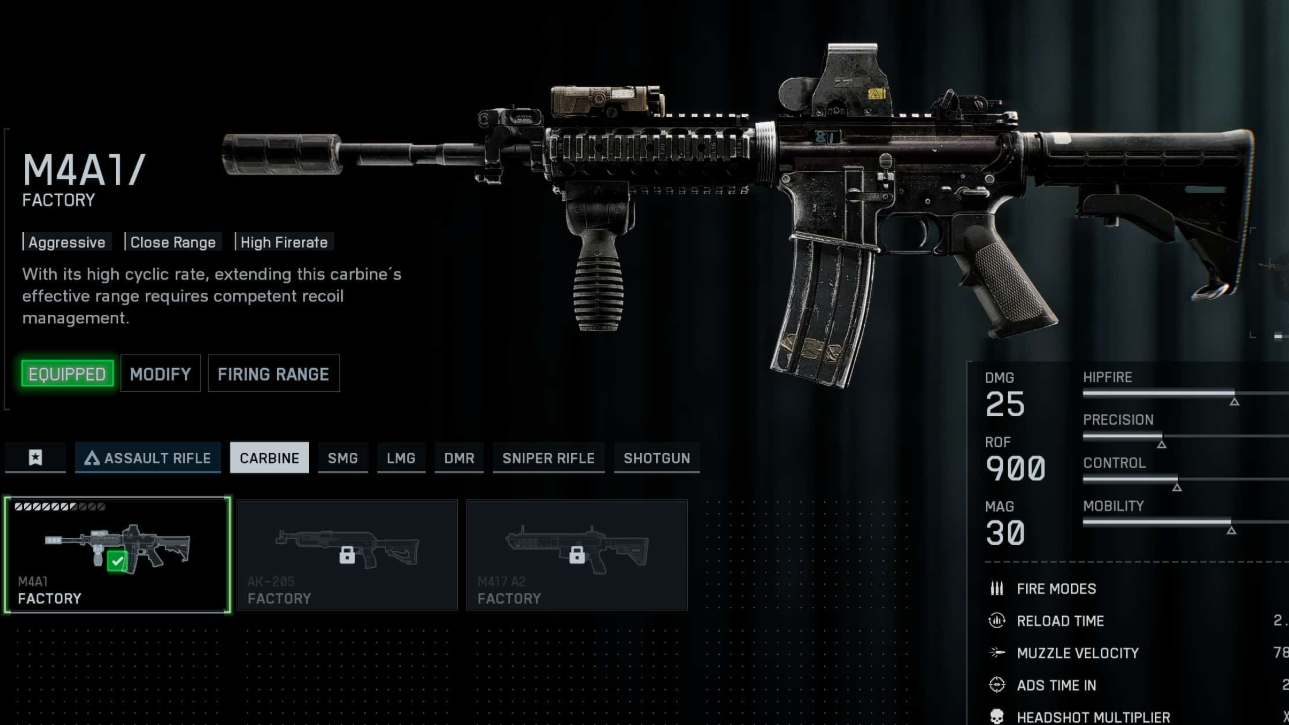The height and width of the screenshot is (725, 1289).
Task: Open the MODIFY weapon screen
Action: point(160,374)
